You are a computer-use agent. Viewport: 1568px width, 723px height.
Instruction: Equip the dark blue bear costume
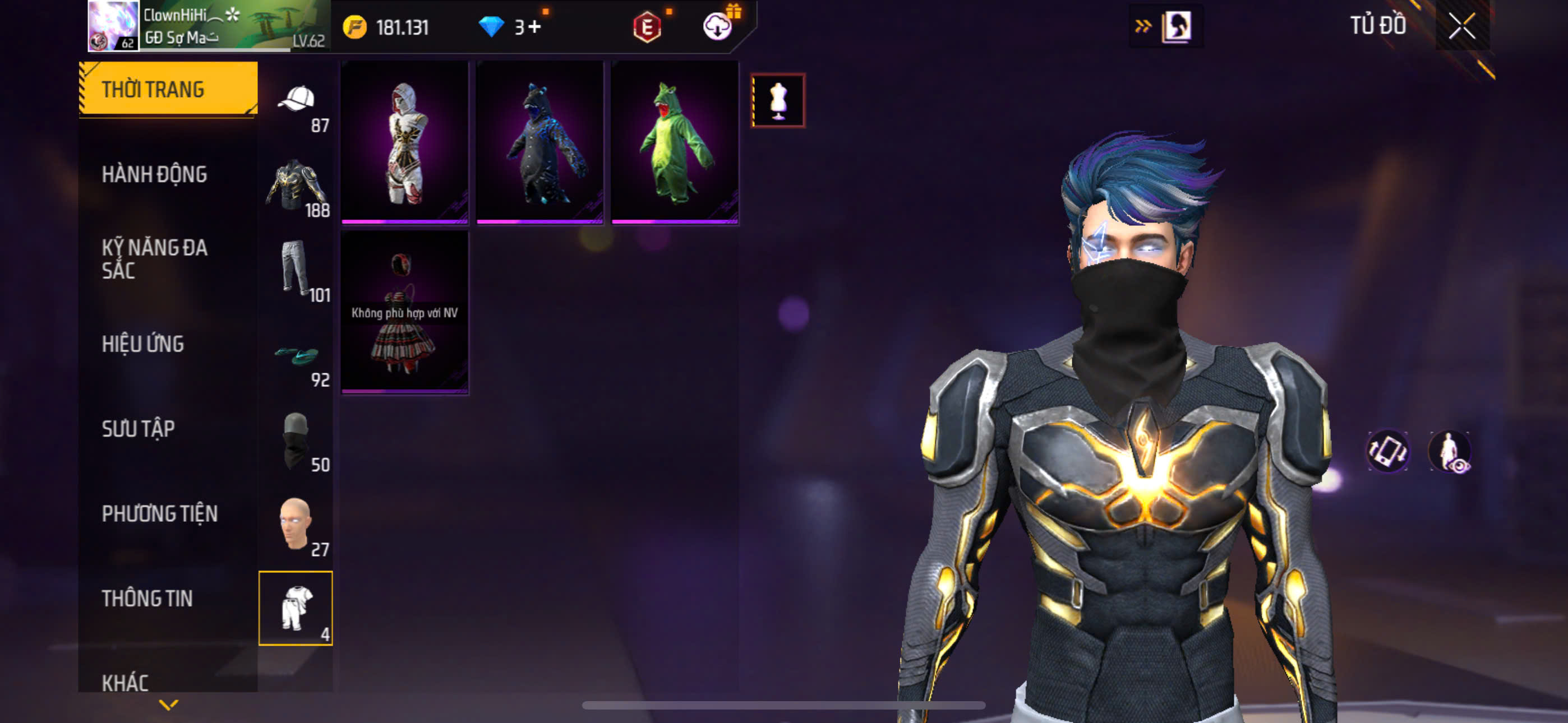coord(540,142)
